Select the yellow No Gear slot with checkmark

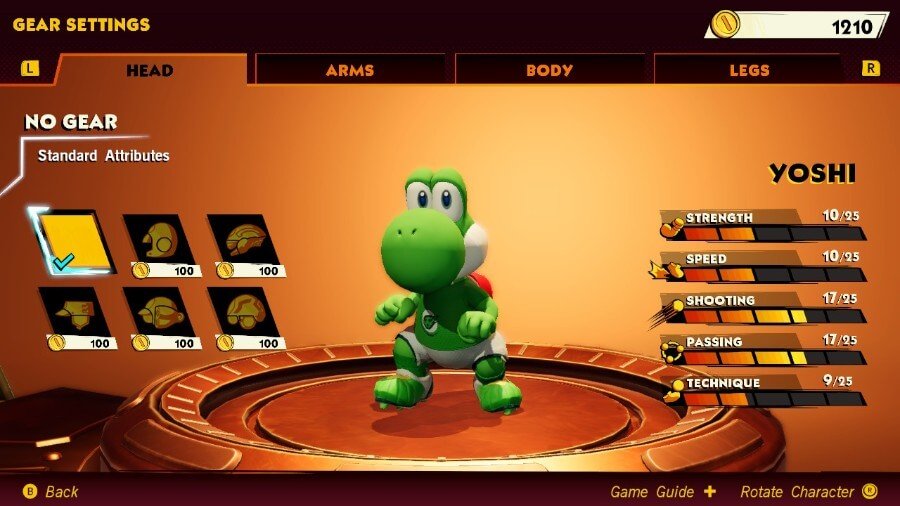73,241
